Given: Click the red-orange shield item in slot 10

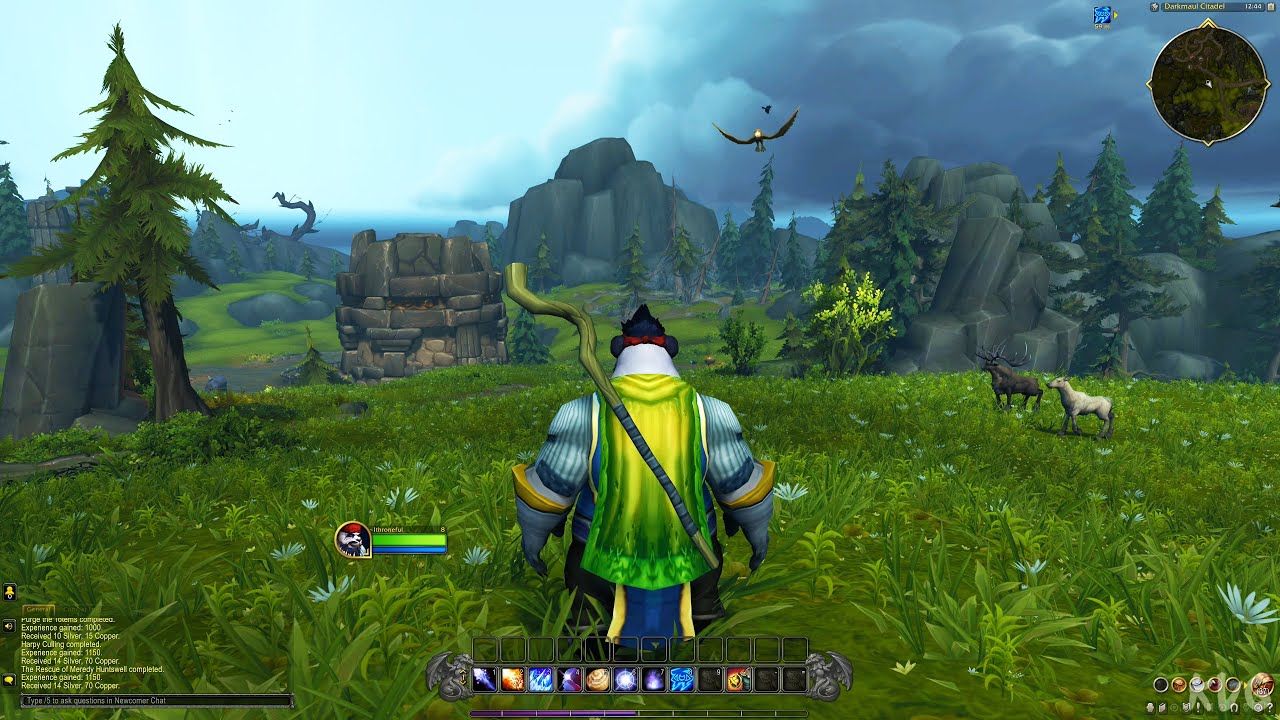Looking at the screenshot, I should coord(738,680).
